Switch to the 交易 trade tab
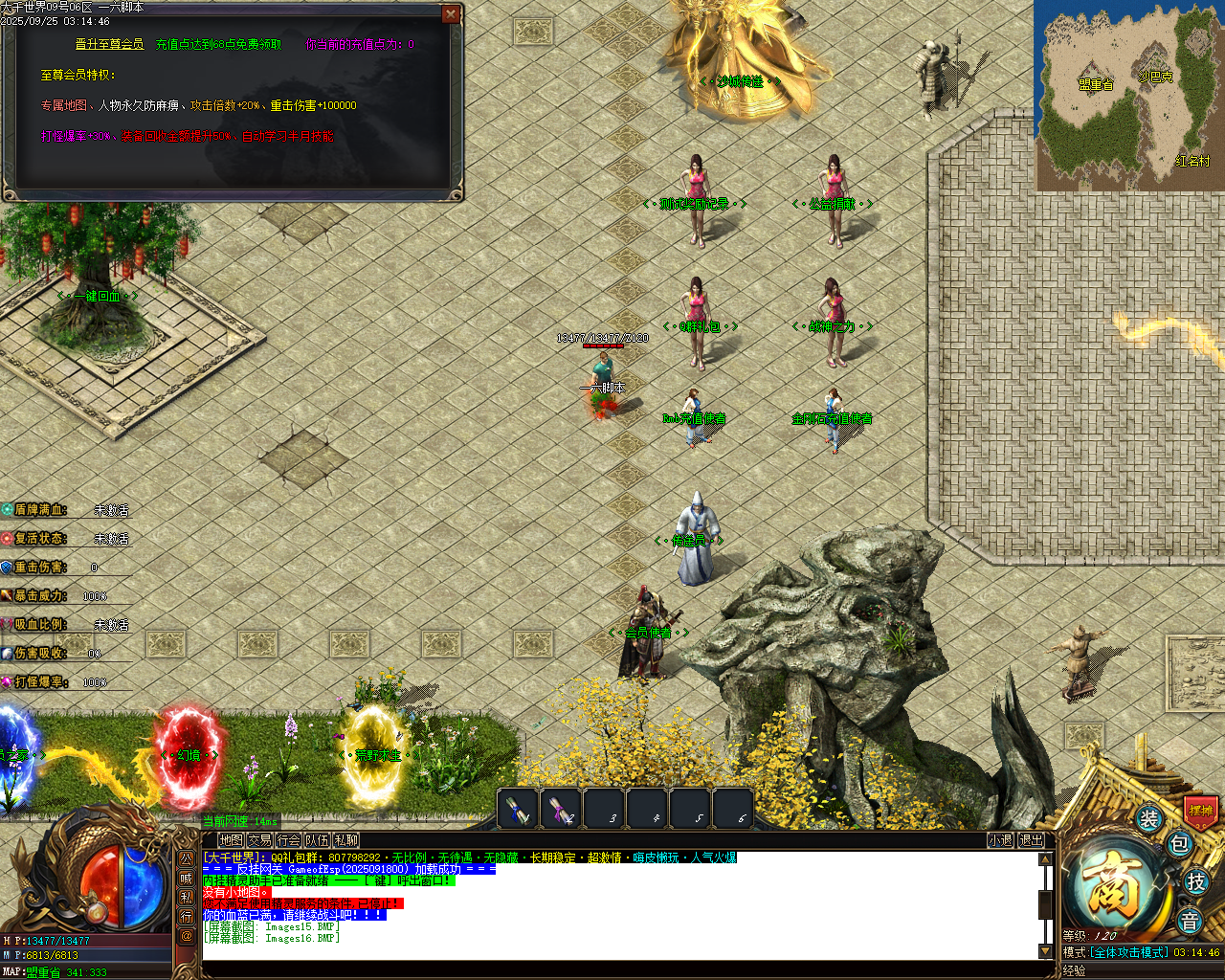 [x=259, y=840]
